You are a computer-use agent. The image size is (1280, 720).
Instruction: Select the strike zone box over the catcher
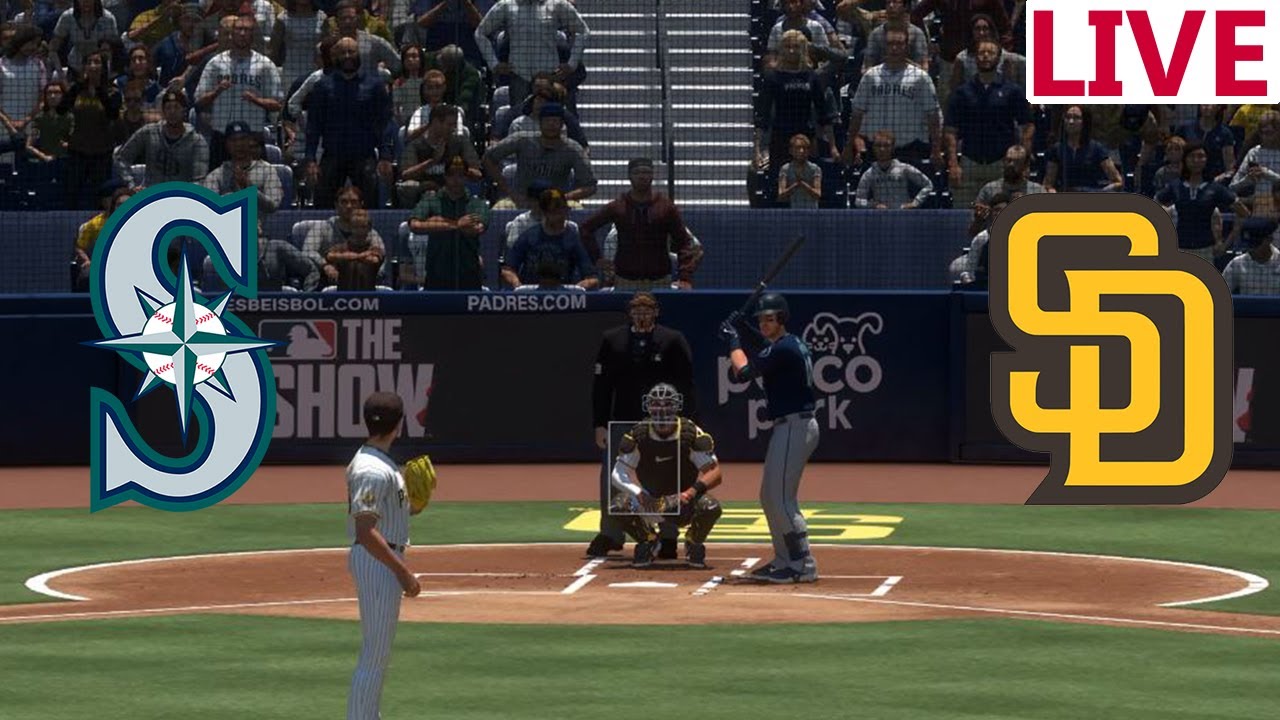(644, 467)
